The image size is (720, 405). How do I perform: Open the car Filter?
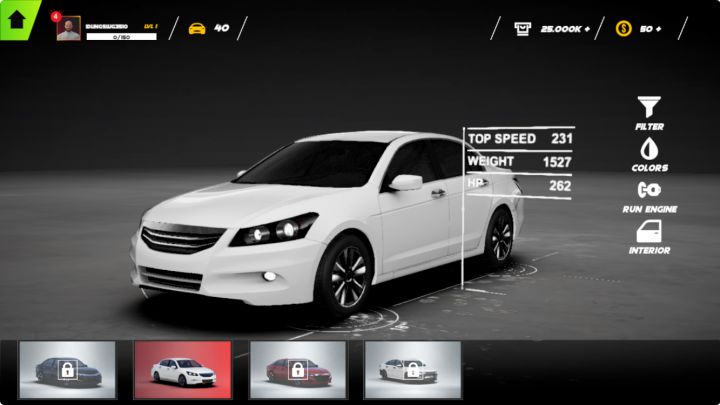(x=649, y=111)
